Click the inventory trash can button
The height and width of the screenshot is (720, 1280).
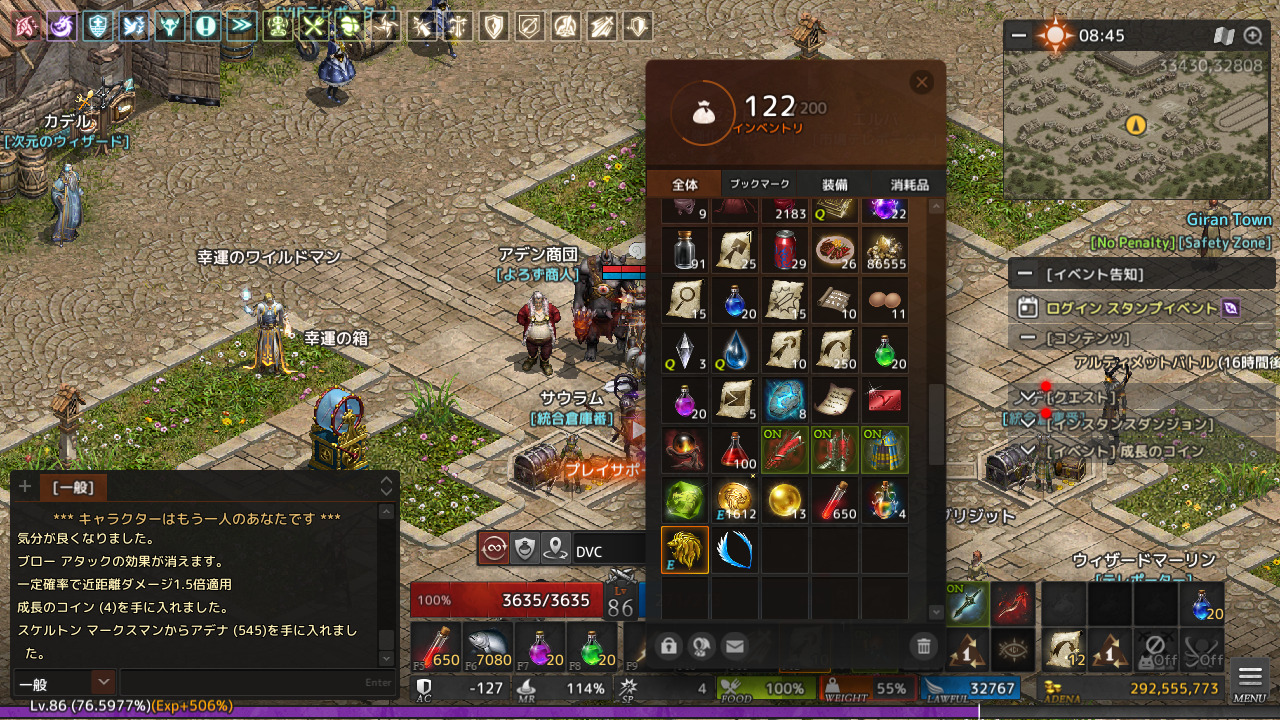(924, 647)
